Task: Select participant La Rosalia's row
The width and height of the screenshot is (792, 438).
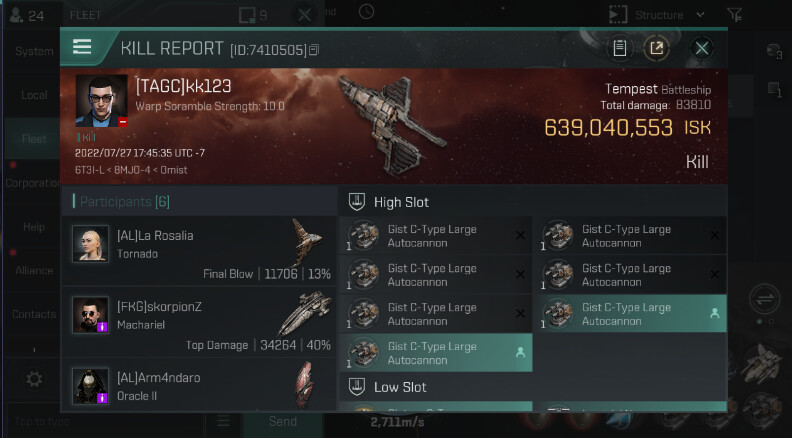Action: [198, 244]
